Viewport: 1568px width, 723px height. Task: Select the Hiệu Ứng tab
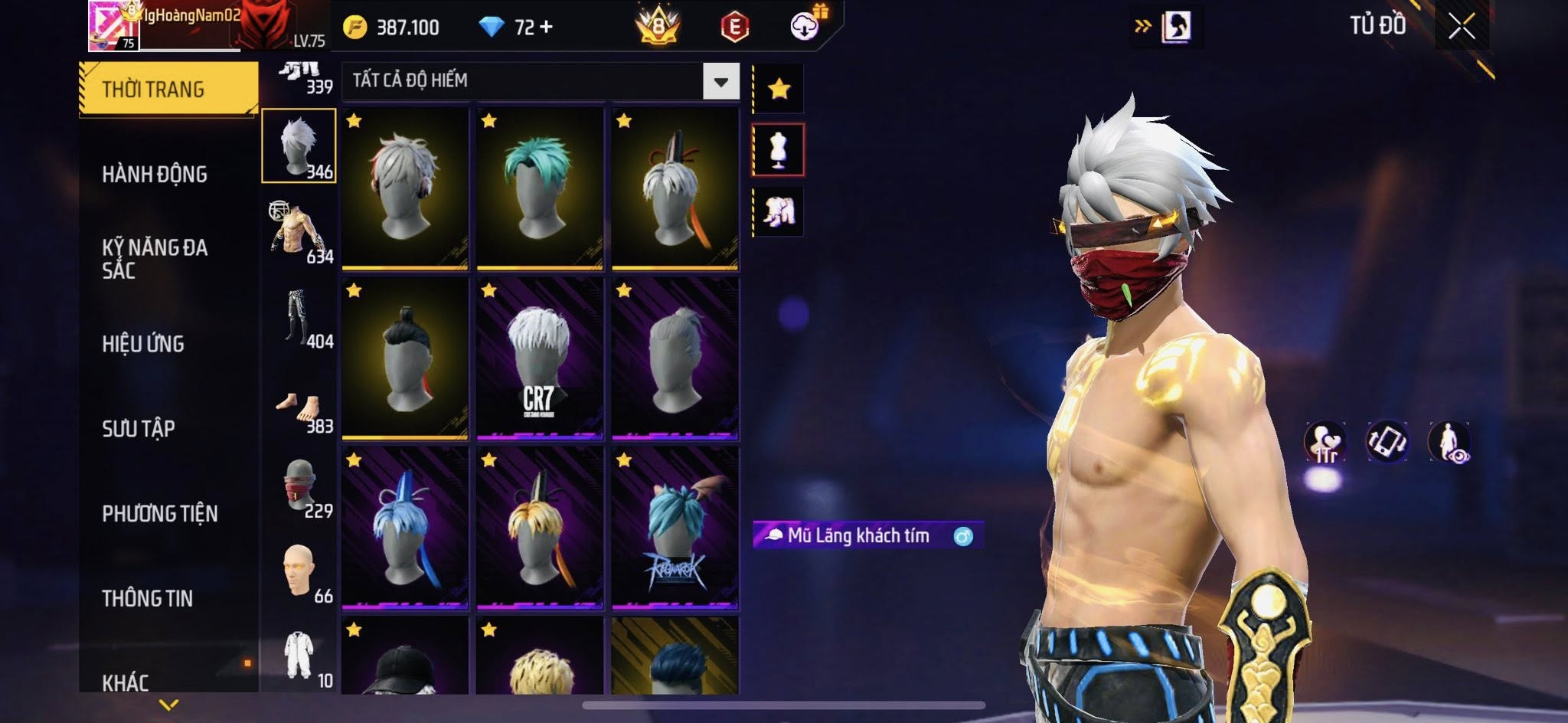[143, 343]
